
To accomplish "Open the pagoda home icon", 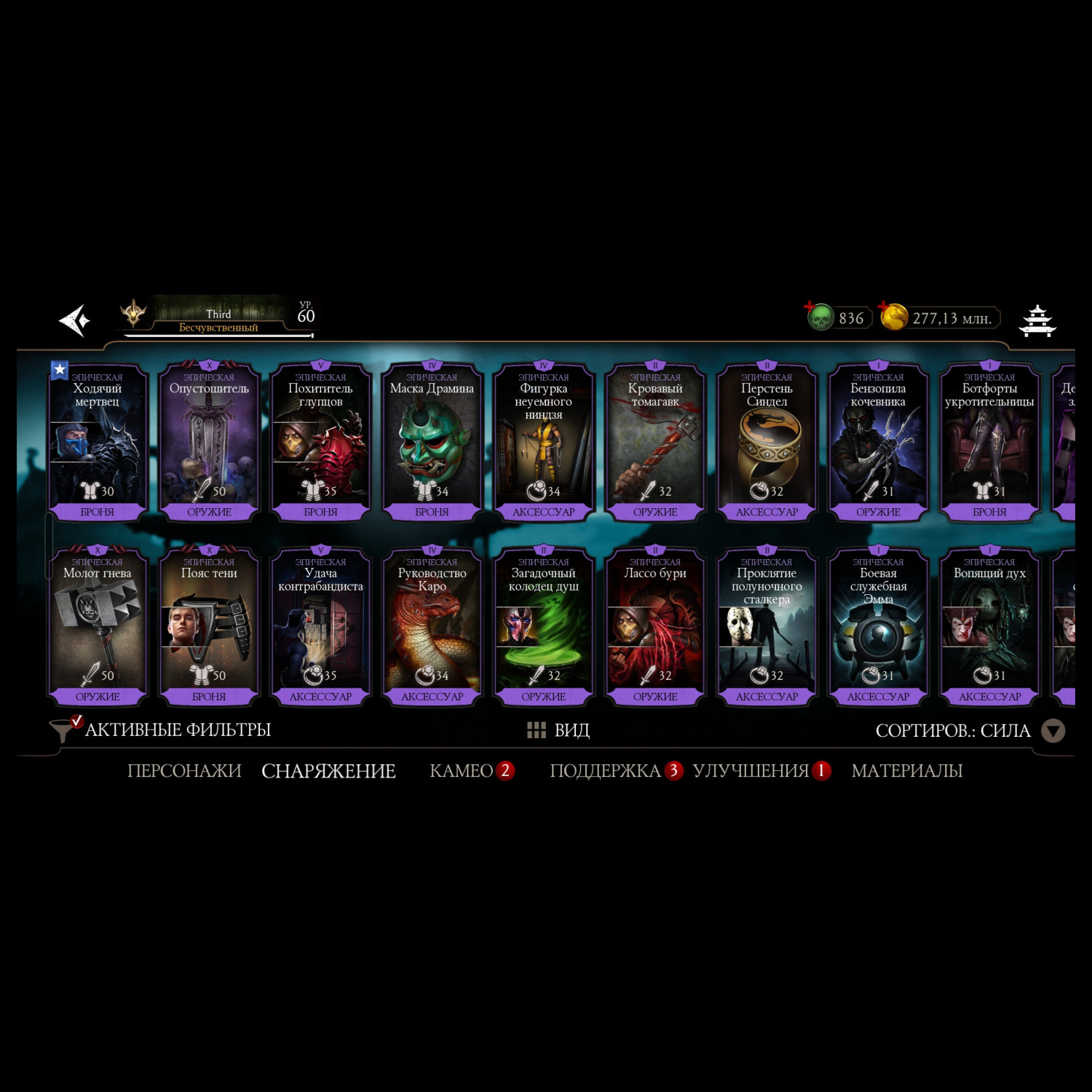I will [1037, 320].
